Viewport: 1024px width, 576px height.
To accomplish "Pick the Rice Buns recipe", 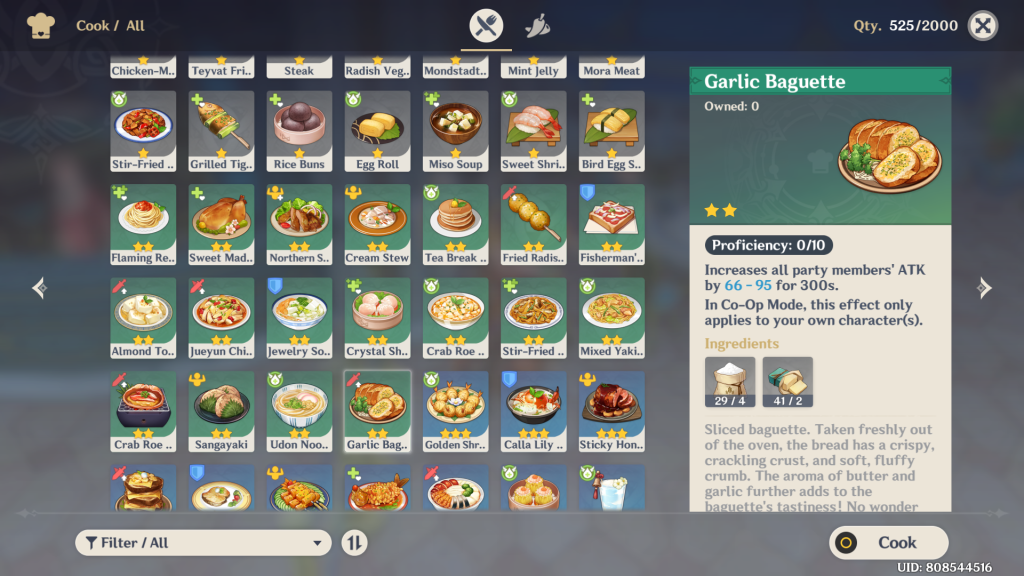I will (x=300, y=131).
